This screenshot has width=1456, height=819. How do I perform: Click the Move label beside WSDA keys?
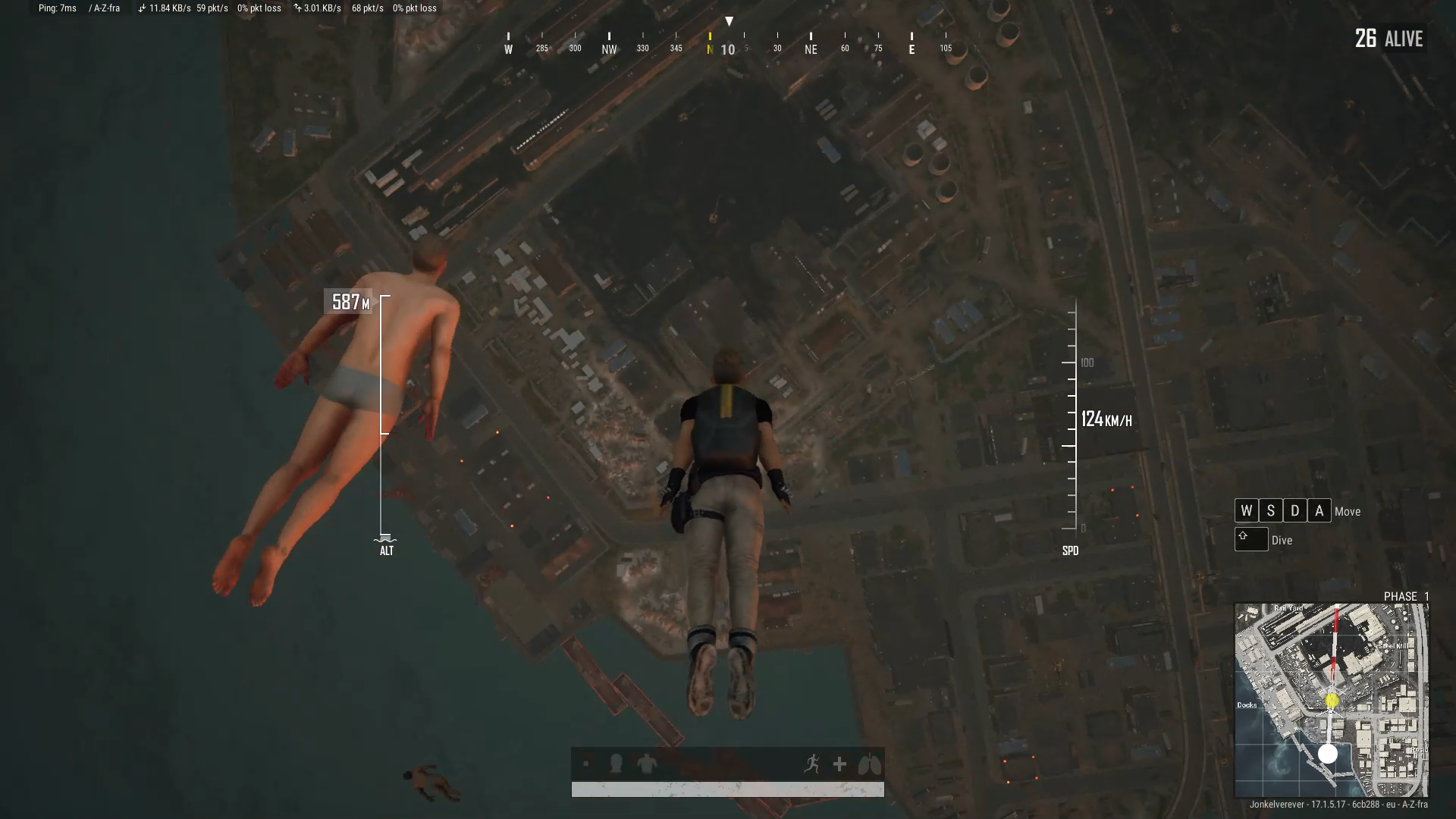[1348, 511]
